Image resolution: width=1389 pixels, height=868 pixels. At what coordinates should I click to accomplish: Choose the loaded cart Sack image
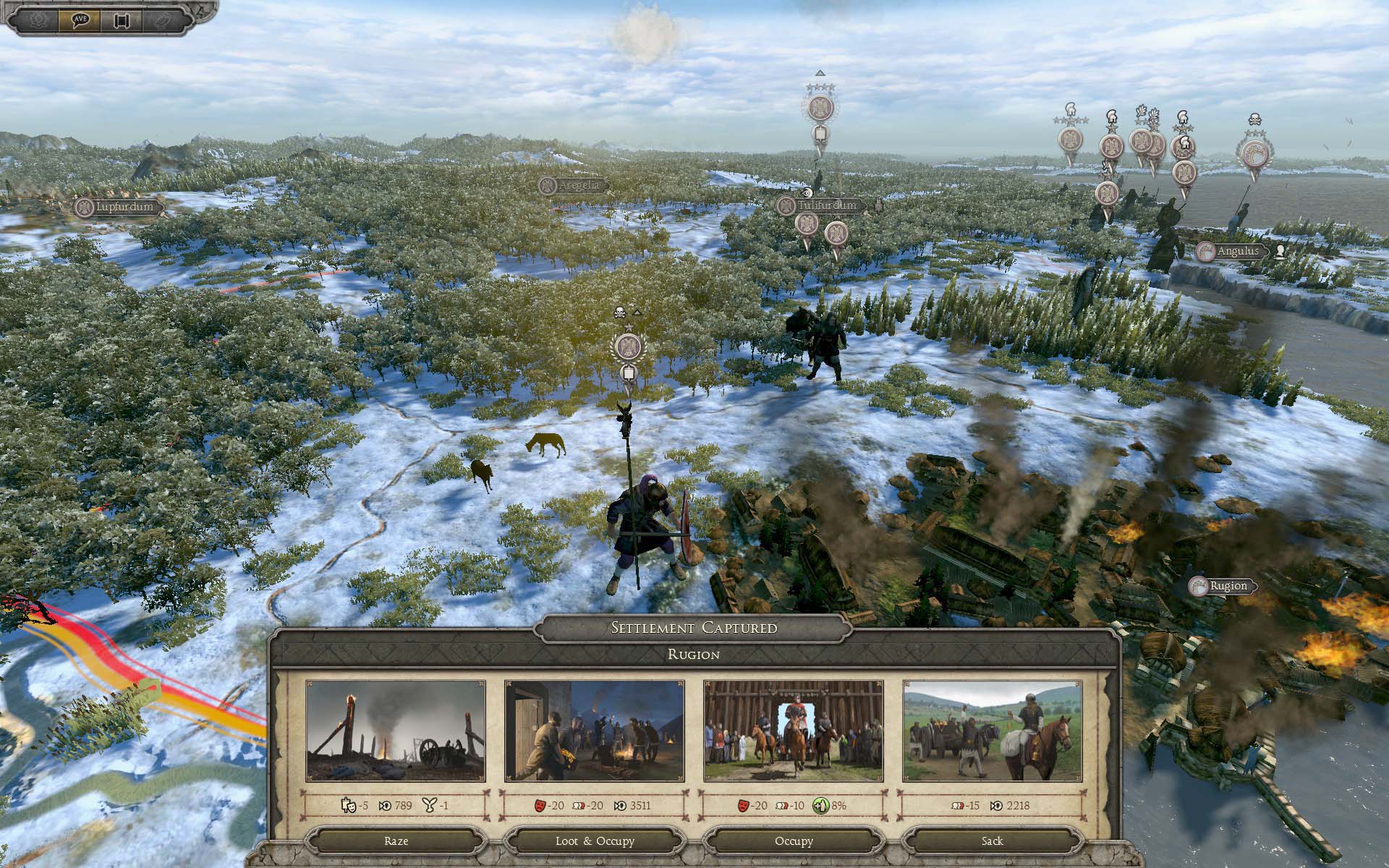(993, 731)
